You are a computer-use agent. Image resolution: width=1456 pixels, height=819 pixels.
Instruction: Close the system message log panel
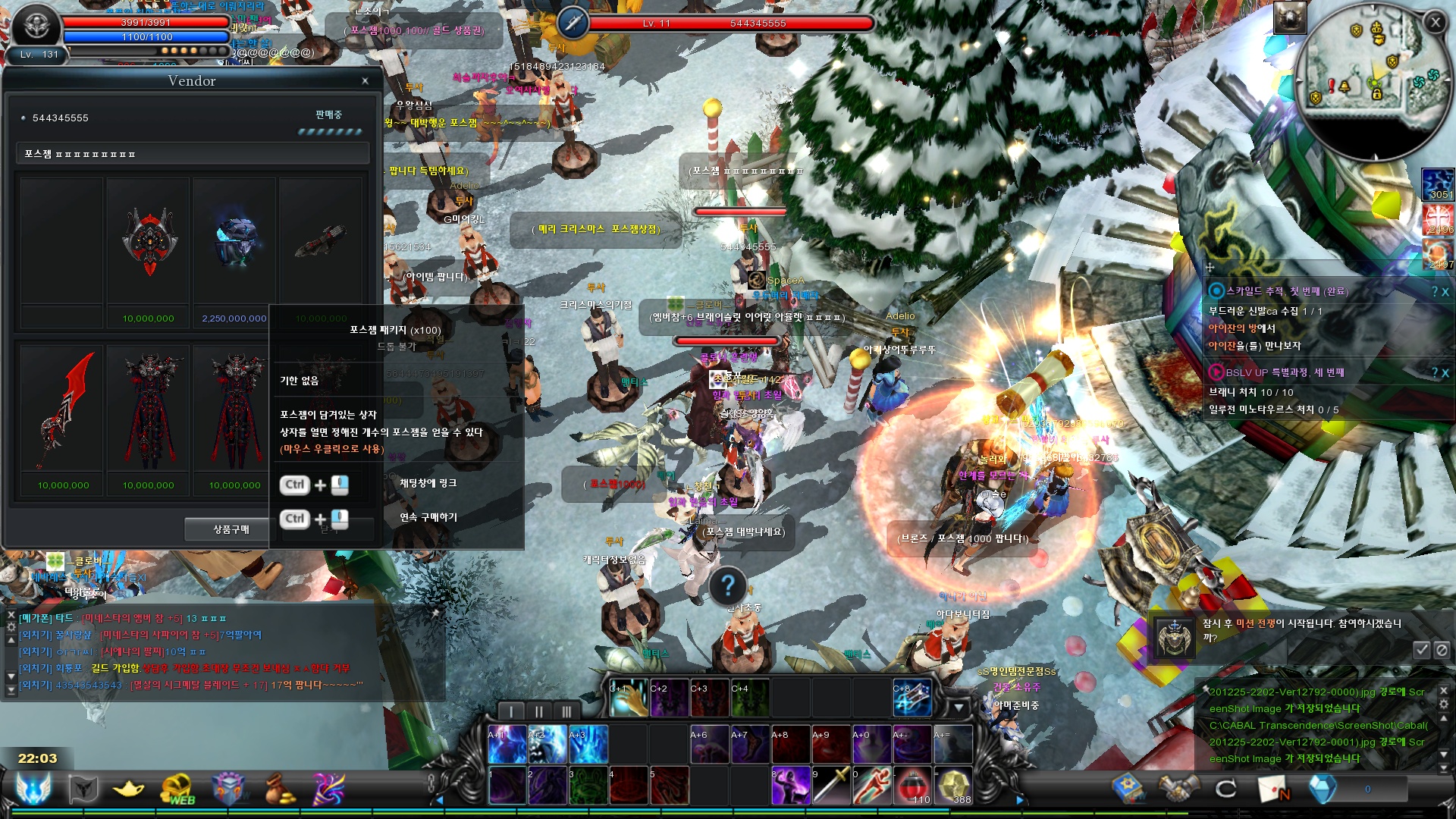[1443, 691]
